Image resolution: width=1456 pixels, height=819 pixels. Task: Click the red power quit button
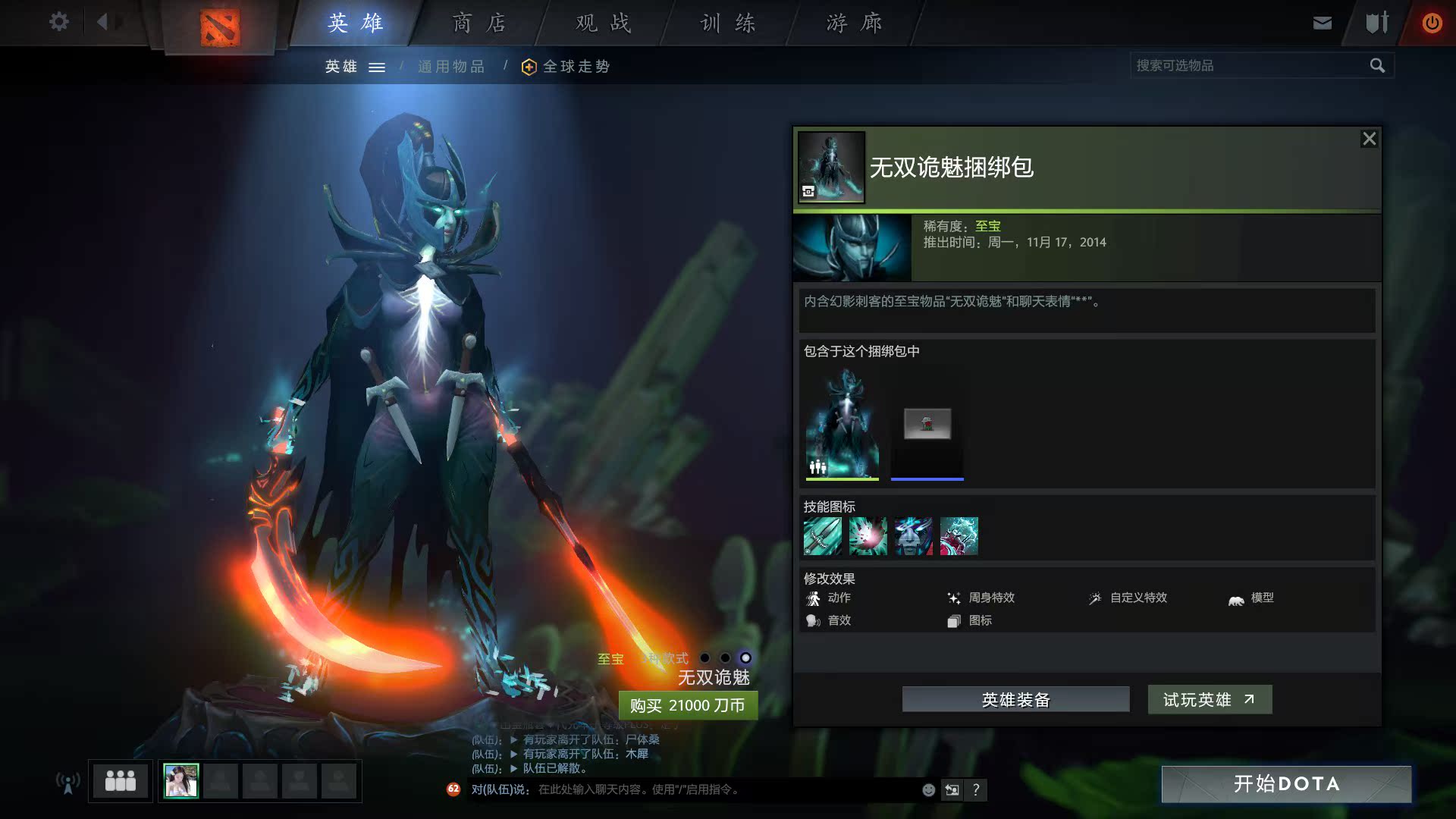click(1431, 23)
